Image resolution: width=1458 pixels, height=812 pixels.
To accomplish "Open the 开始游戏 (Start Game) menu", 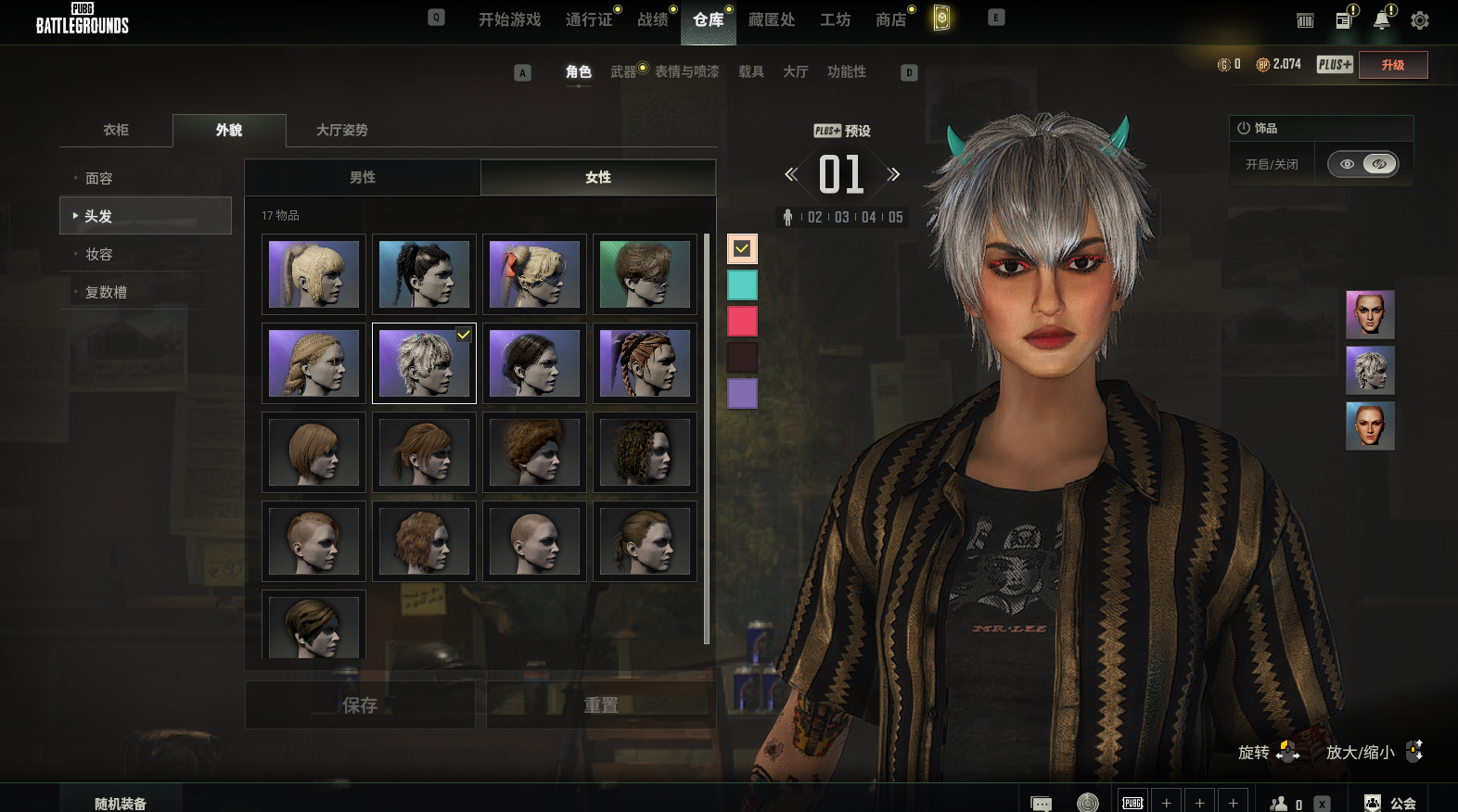I will tap(509, 19).
